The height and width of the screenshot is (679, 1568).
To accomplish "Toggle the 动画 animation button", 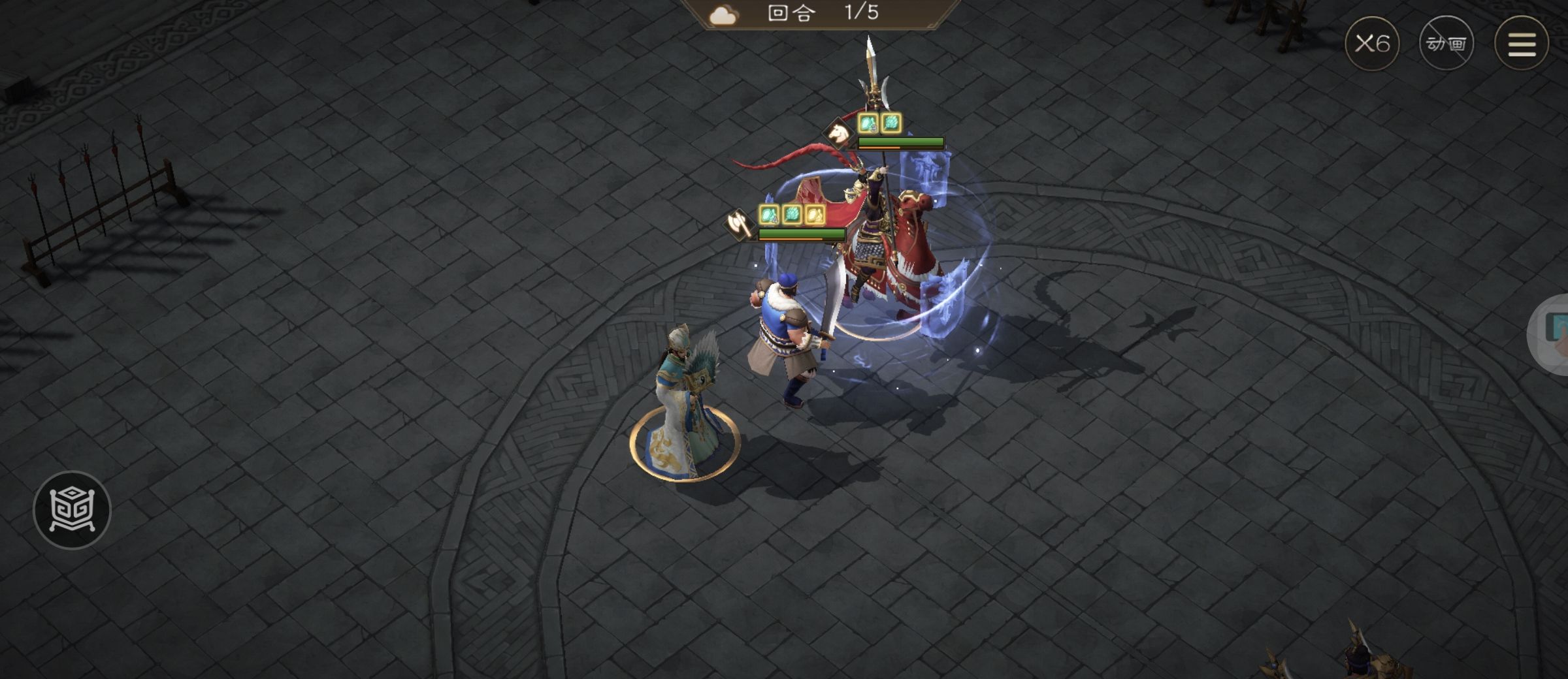I will pos(1446,44).
